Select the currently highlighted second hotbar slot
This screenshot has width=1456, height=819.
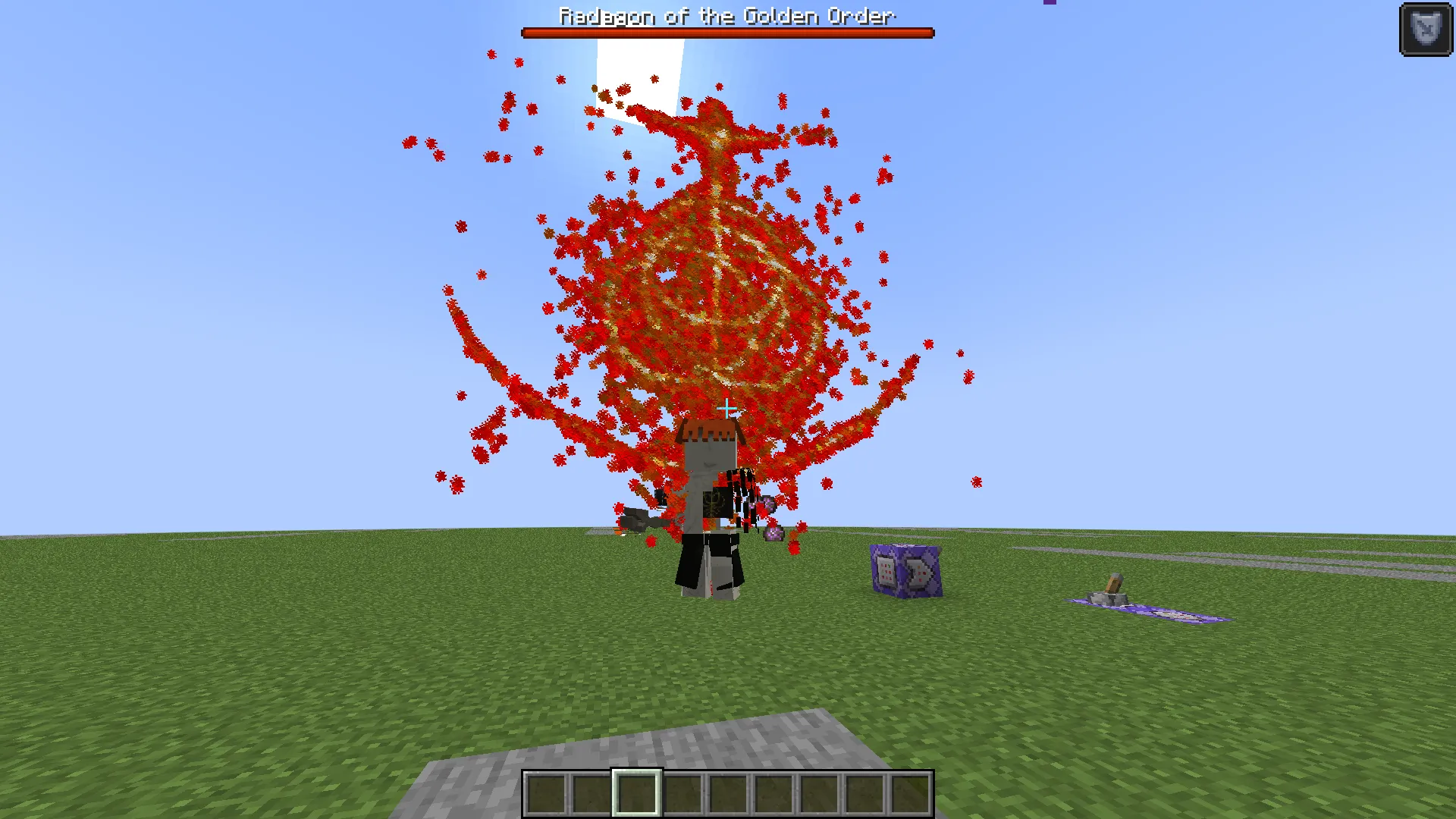pos(637,791)
